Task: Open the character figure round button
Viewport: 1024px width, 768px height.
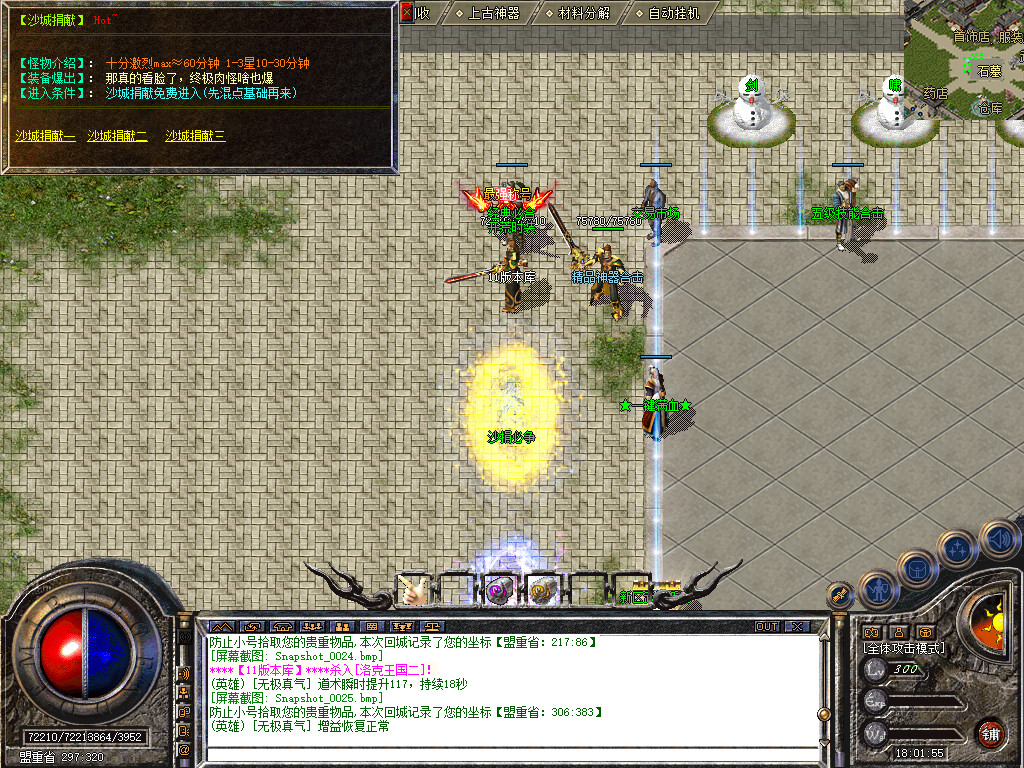Action: click(877, 588)
